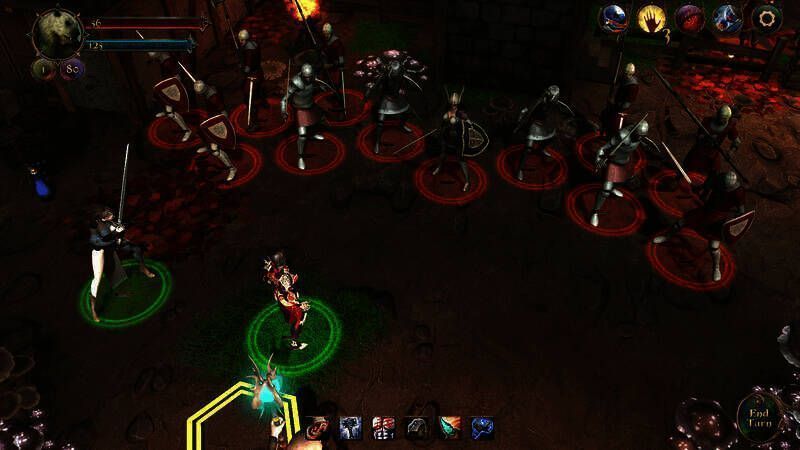Select the glowing yellow hand icon
The image size is (800, 450).
(x=653, y=18)
